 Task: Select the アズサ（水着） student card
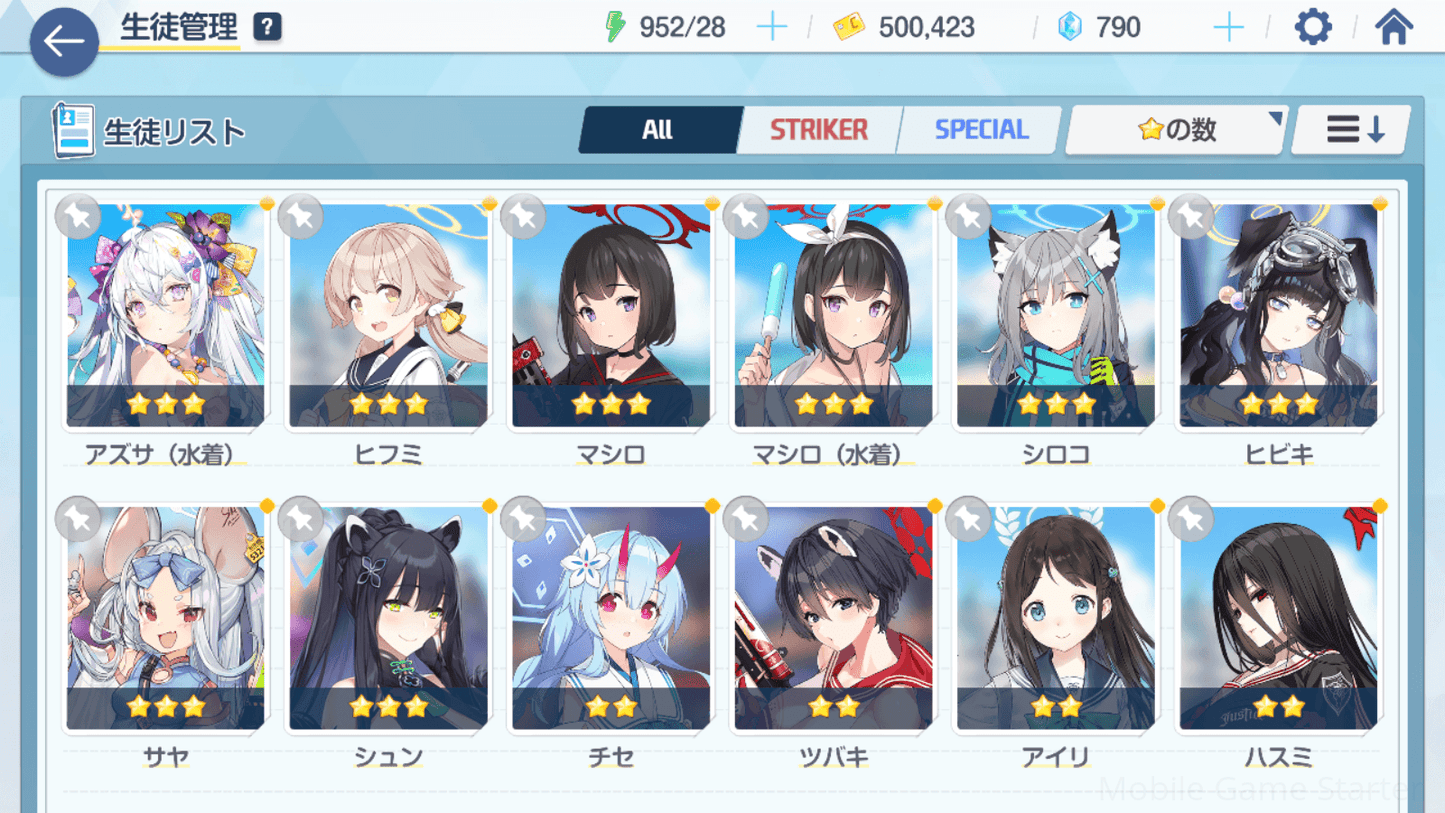(166, 316)
